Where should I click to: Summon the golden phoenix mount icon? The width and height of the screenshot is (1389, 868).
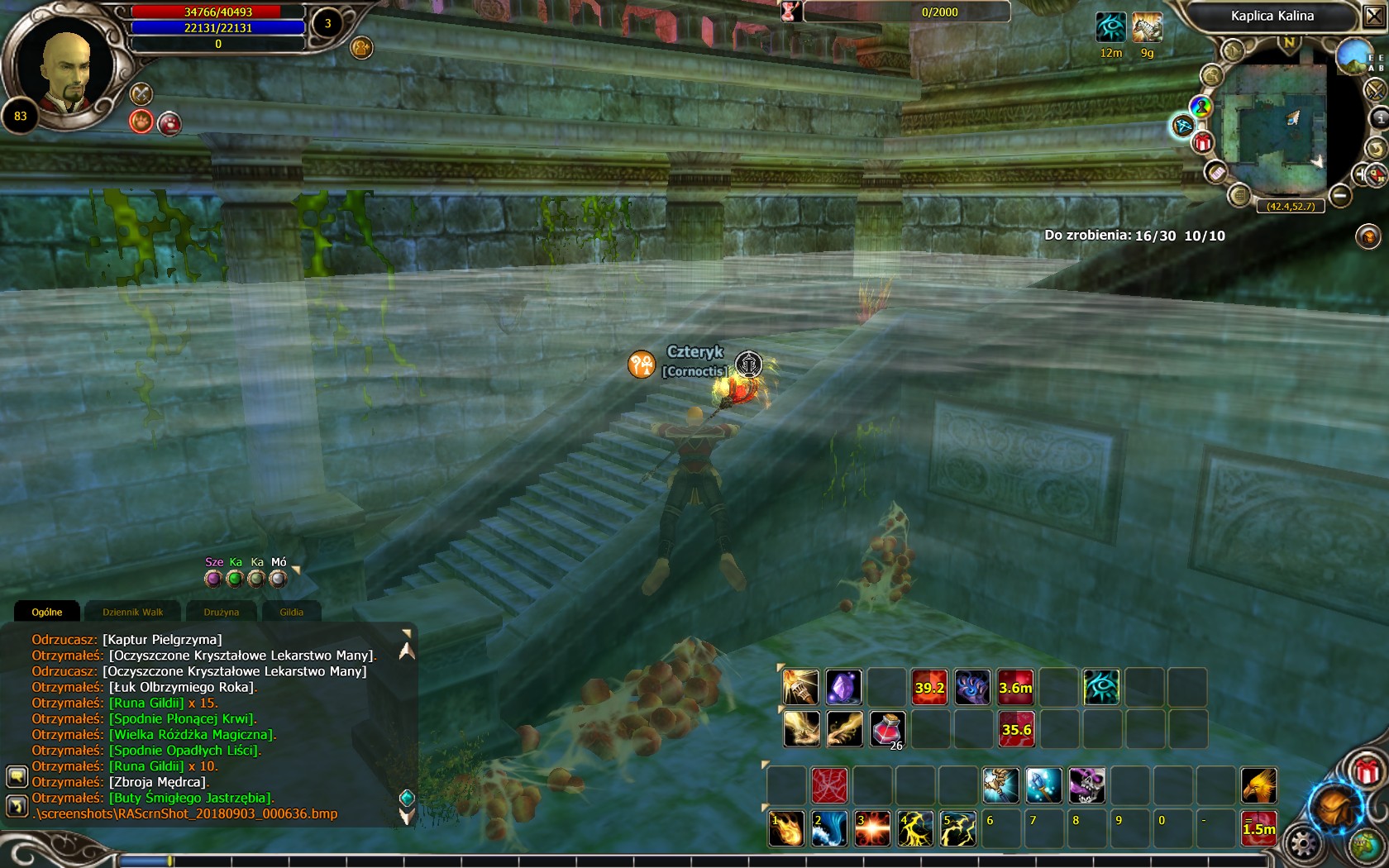[x=1258, y=785]
